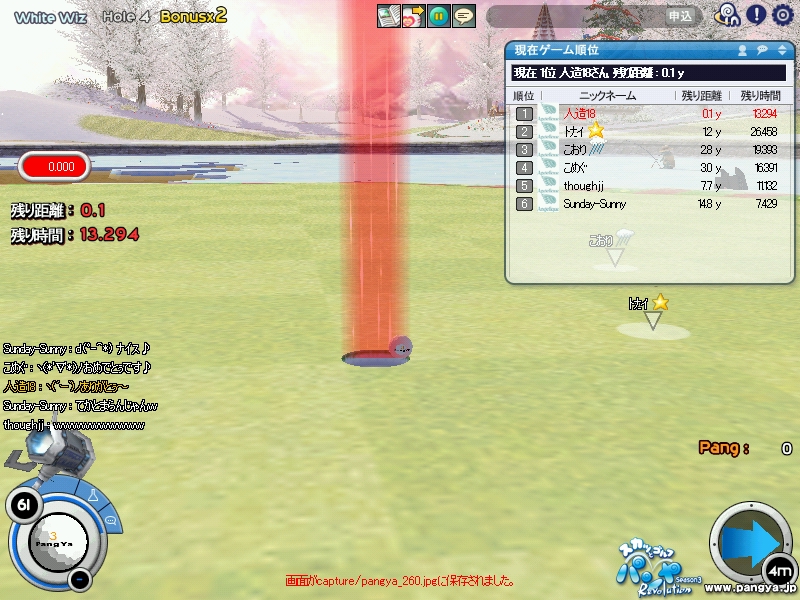Screen dimensions: 800x600
Task: Click the minus button on the ball dial
Action: coord(81,579)
